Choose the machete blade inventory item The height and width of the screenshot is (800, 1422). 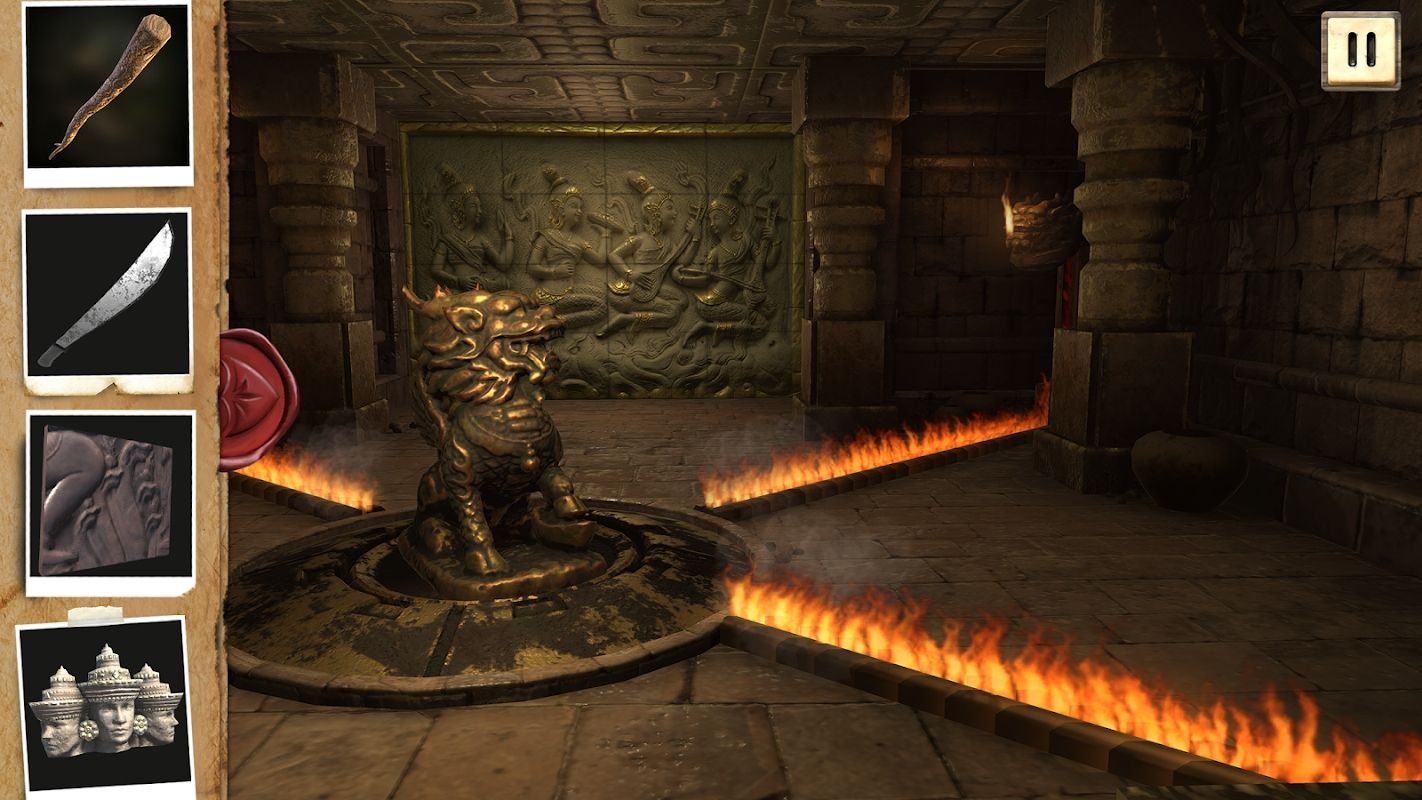(x=108, y=296)
